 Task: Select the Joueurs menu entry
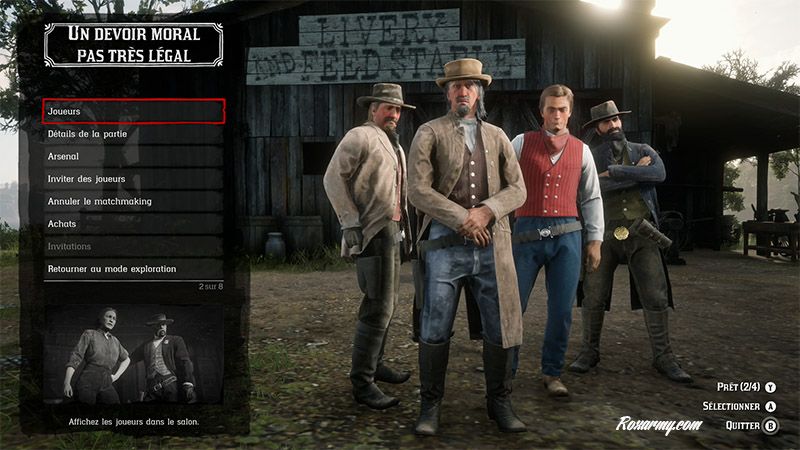[133, 111]
